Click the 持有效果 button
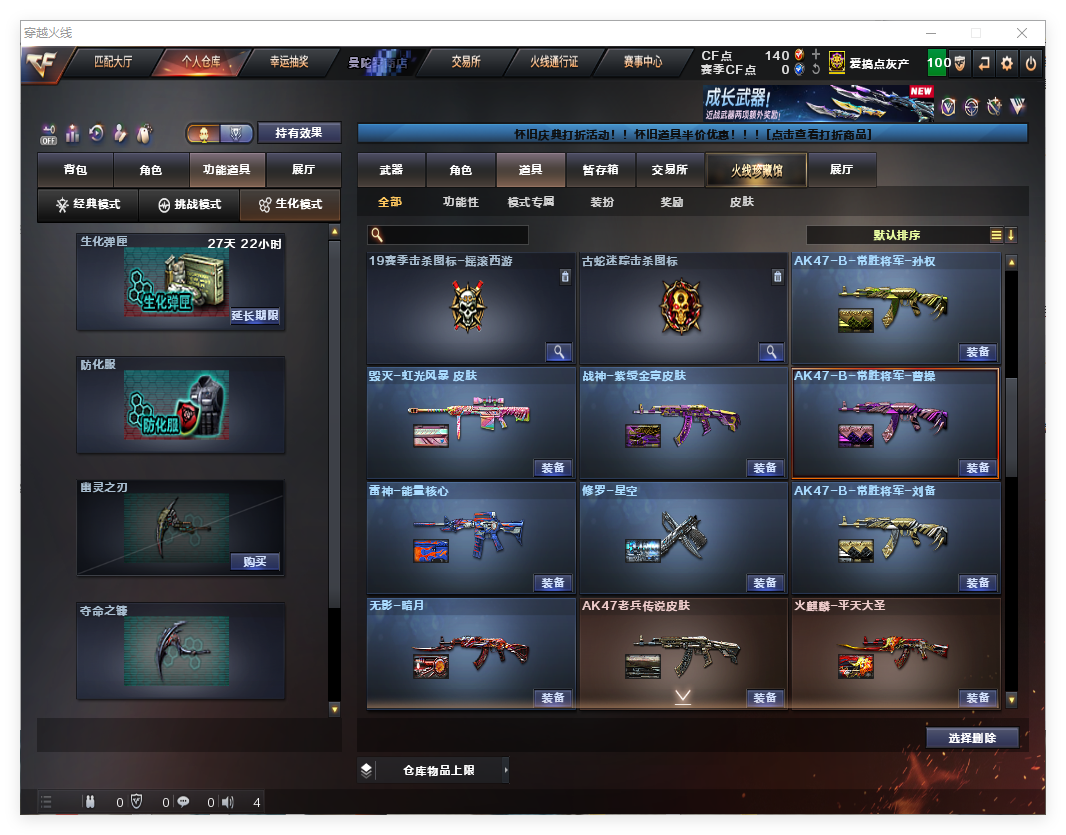This screenshot has width=1066, height=835. click(x=299, y=133)
